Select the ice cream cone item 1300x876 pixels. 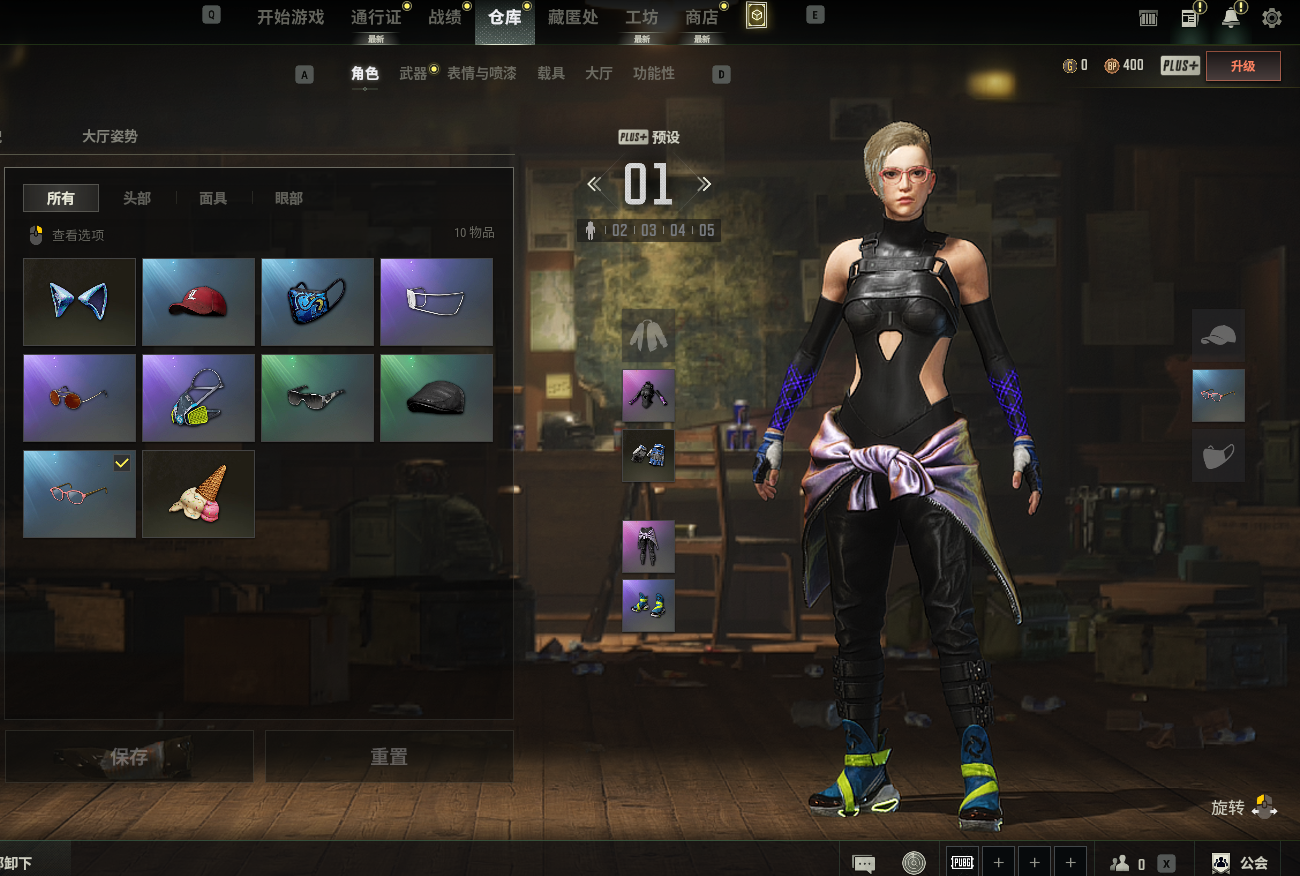pyautogui.click(x=198, y=494)
